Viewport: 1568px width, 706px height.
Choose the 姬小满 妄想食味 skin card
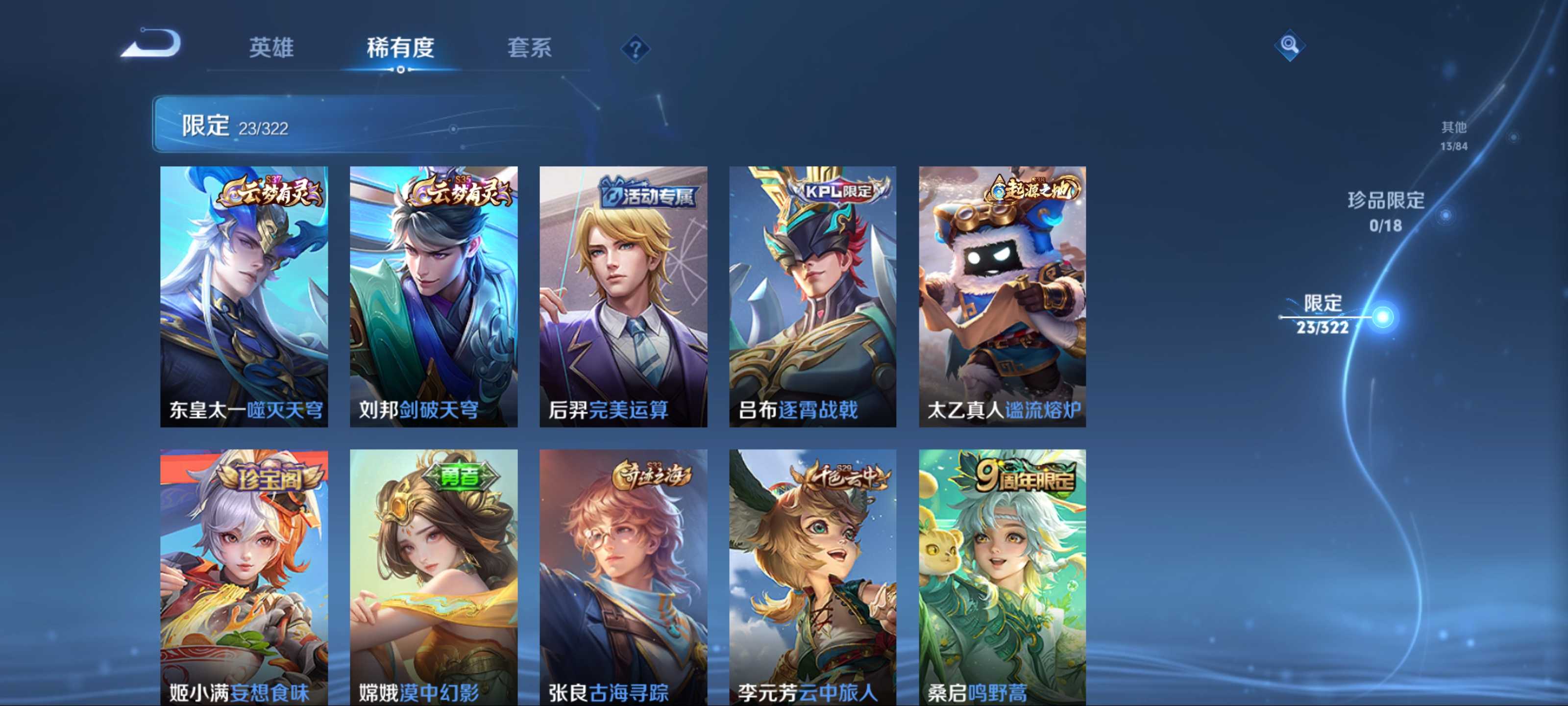(x=244, y=577)
